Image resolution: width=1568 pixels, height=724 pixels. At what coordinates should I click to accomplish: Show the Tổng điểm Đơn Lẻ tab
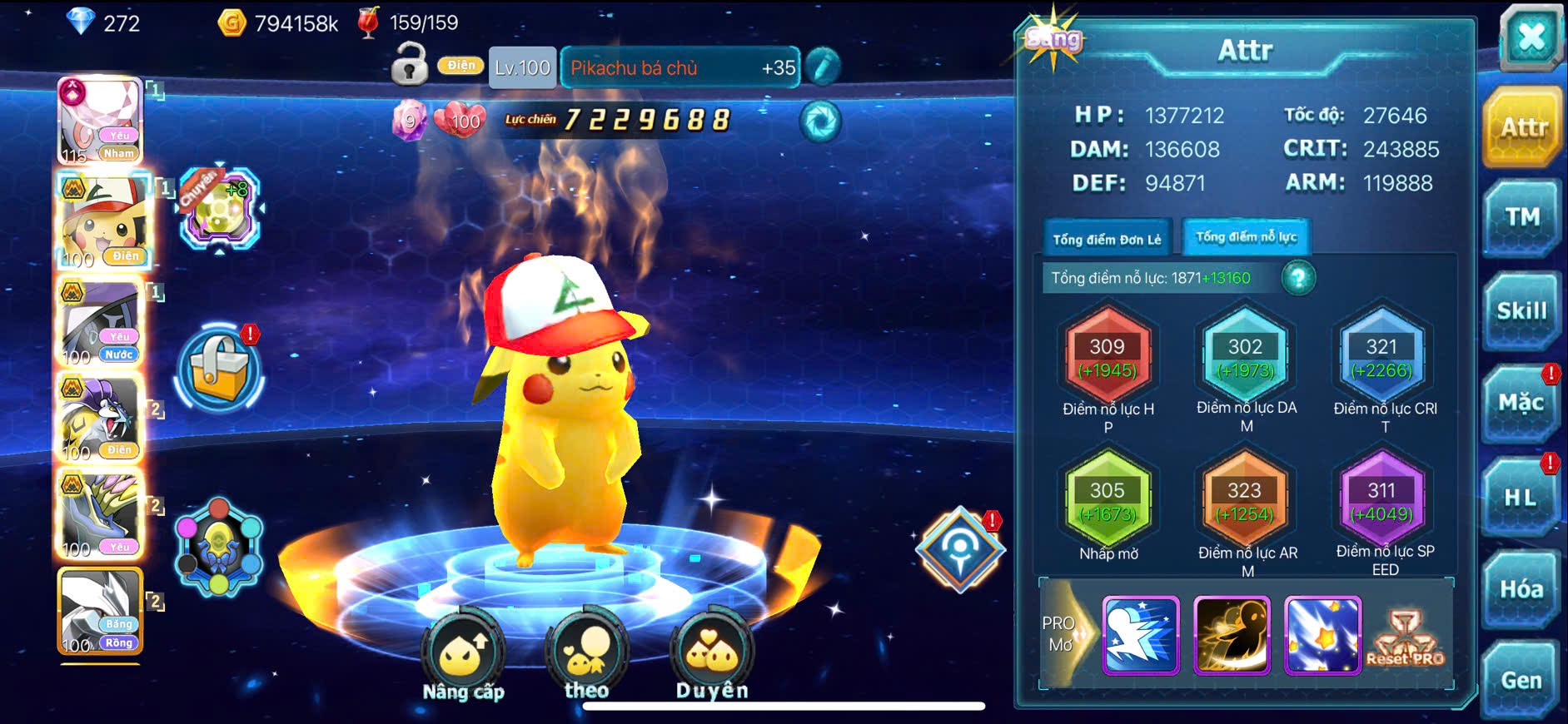click(1107, 240)
